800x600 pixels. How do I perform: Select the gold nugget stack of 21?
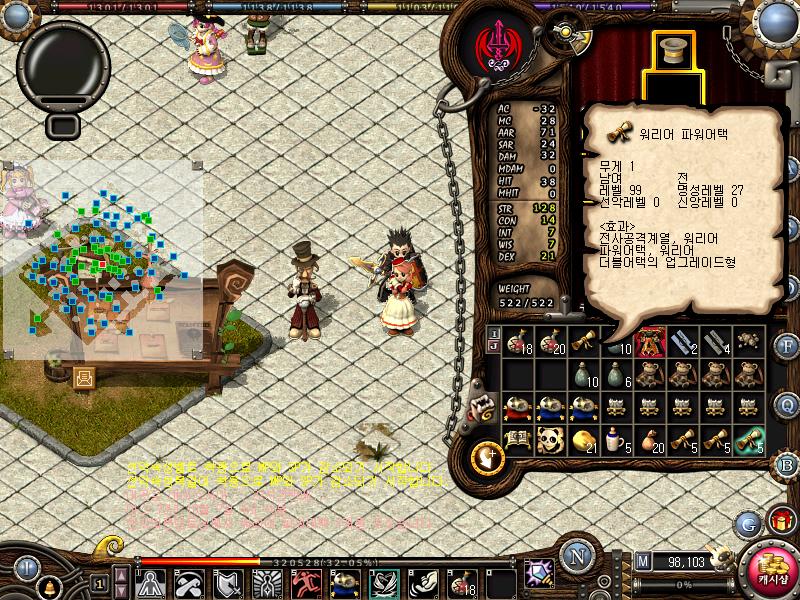(x=584, y=439)
